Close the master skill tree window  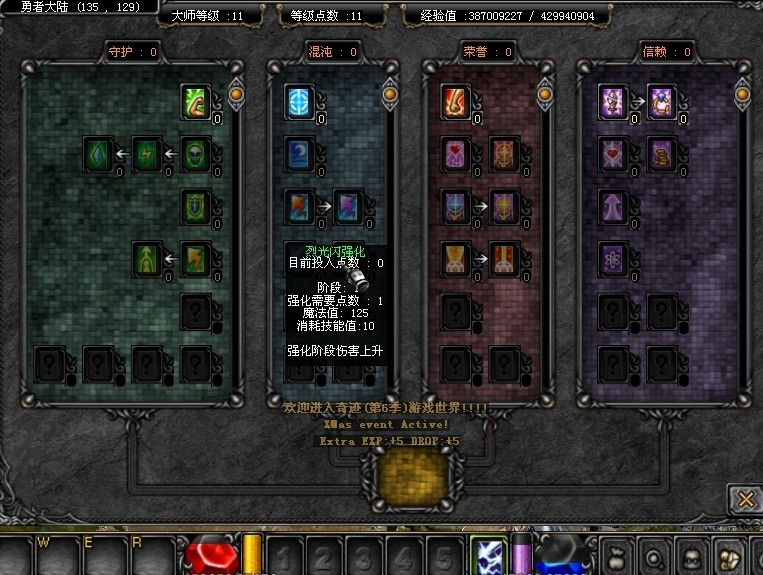pyautogui.click(x=742, y=498)
